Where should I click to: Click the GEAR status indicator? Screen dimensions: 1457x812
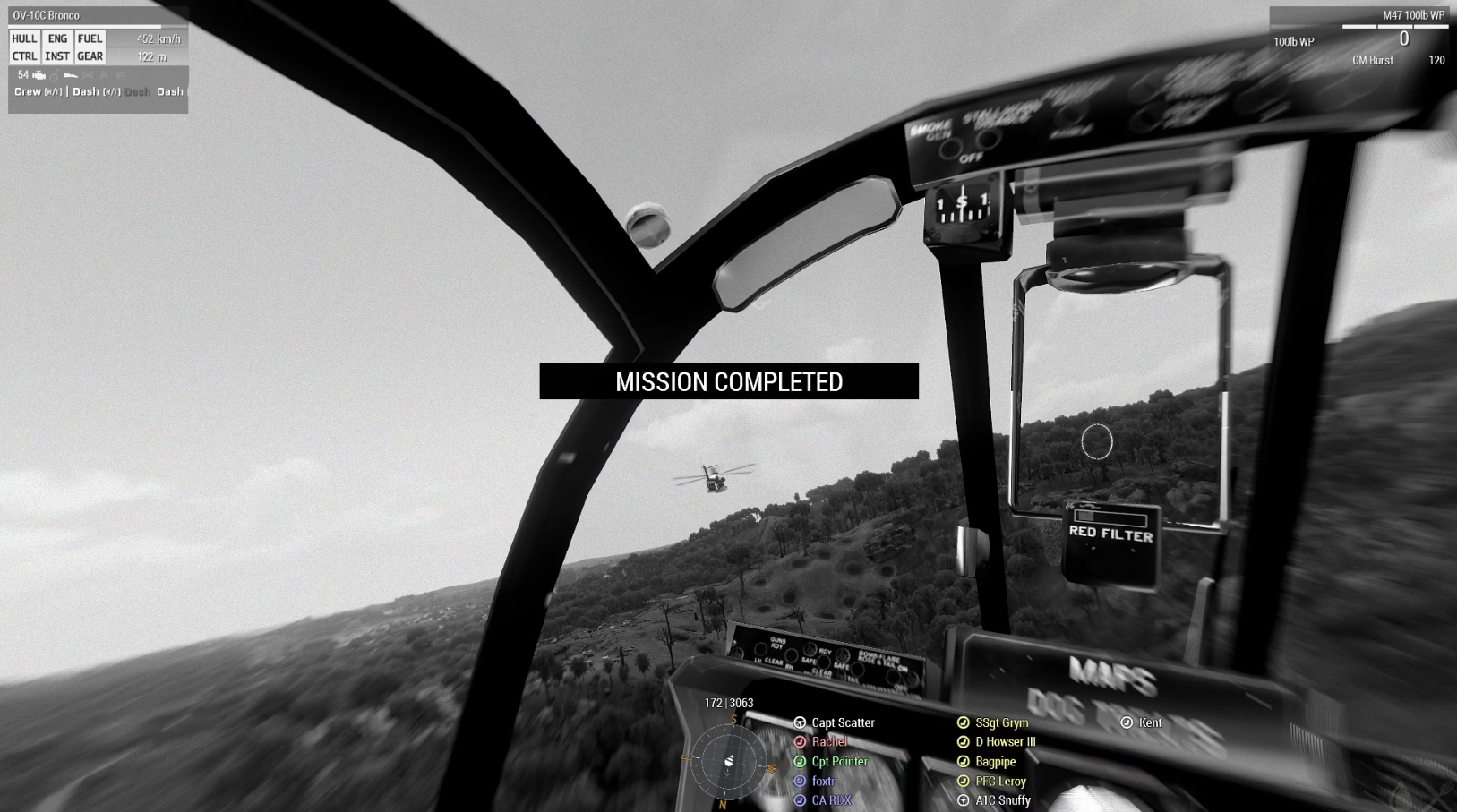coord(90,56)
